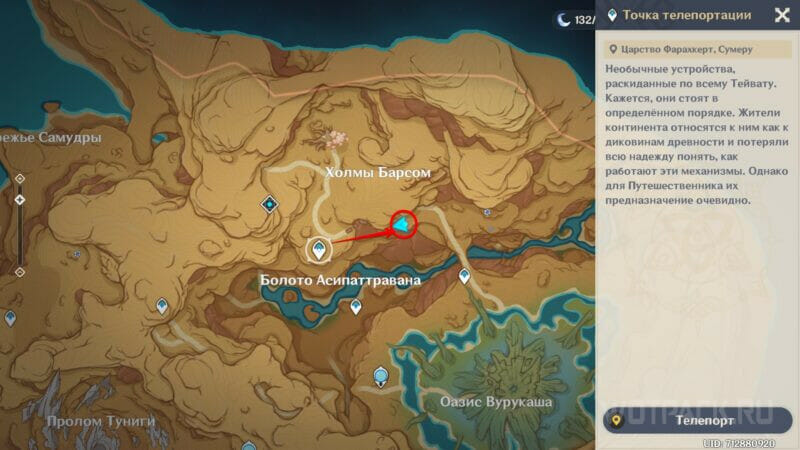Pick the waypoint on the sandy path east of Болото Асипаттравана
800x450 pixels.
click(464, 276)
